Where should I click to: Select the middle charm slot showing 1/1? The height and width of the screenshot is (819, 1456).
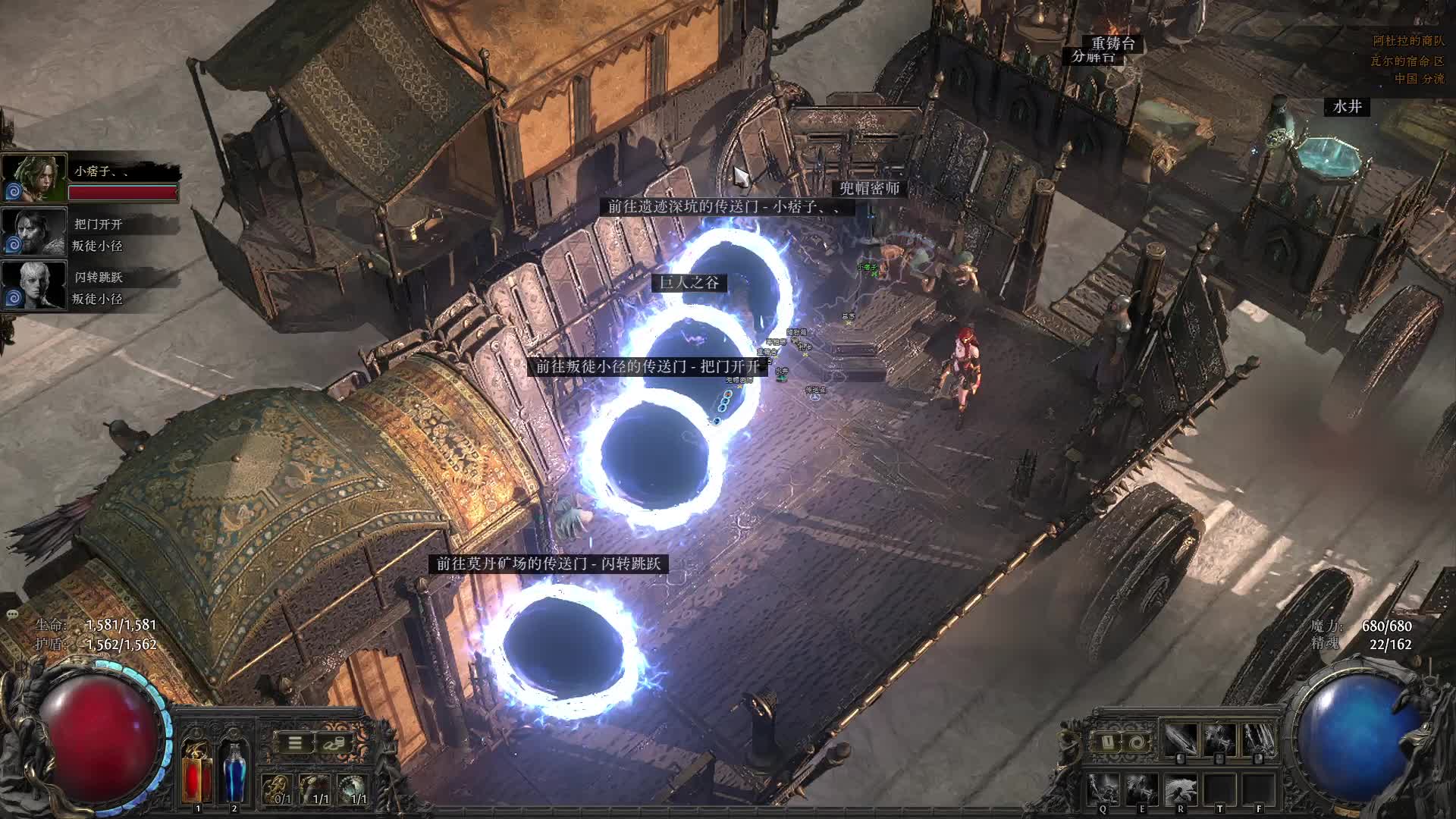click(x=315, y=789)
